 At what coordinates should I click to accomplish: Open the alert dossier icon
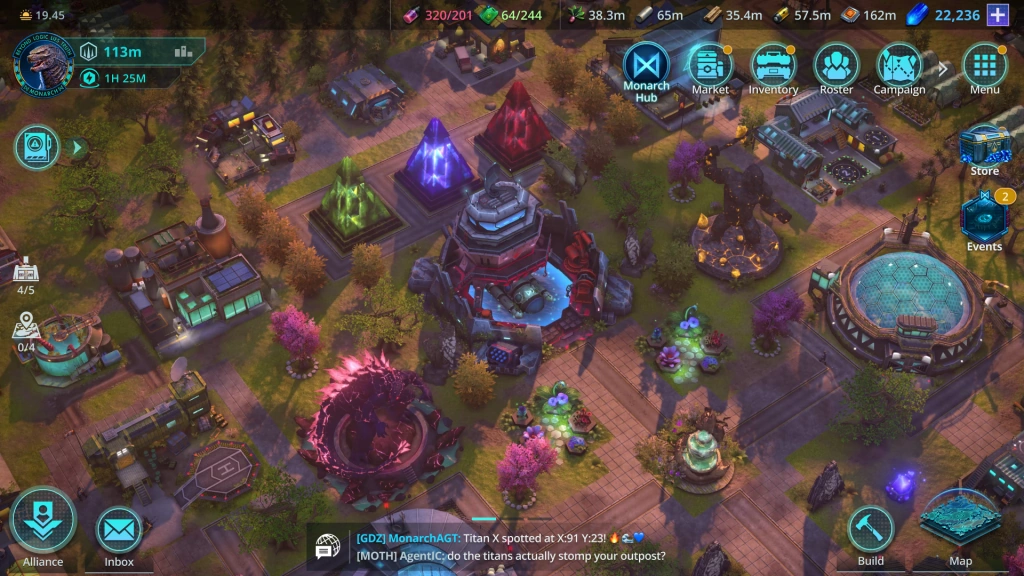[37, 148]
